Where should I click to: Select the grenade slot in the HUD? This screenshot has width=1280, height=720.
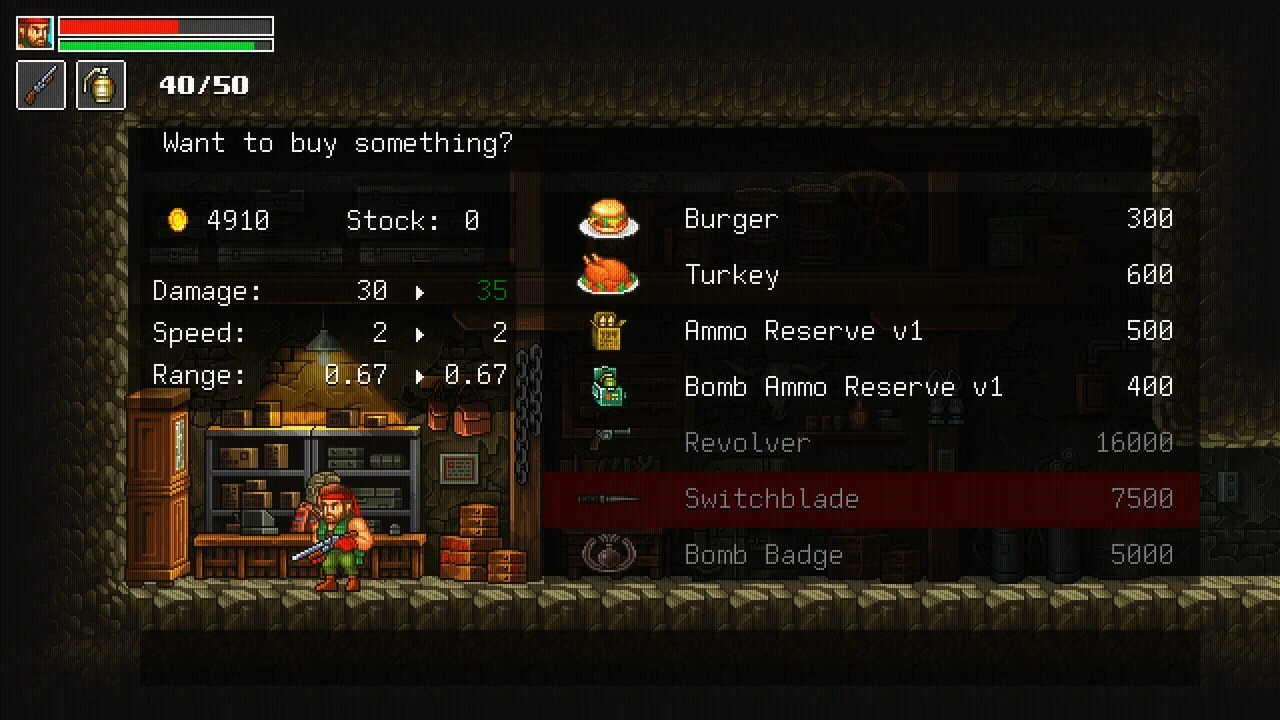[101, 85]
